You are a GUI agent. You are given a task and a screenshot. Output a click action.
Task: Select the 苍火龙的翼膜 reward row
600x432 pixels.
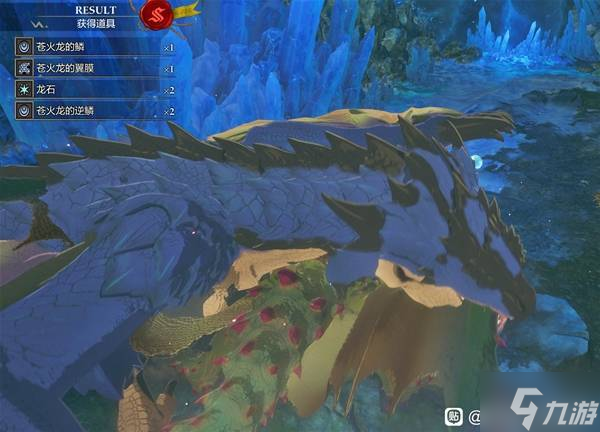pyautogui.click(x=95, y=68)
